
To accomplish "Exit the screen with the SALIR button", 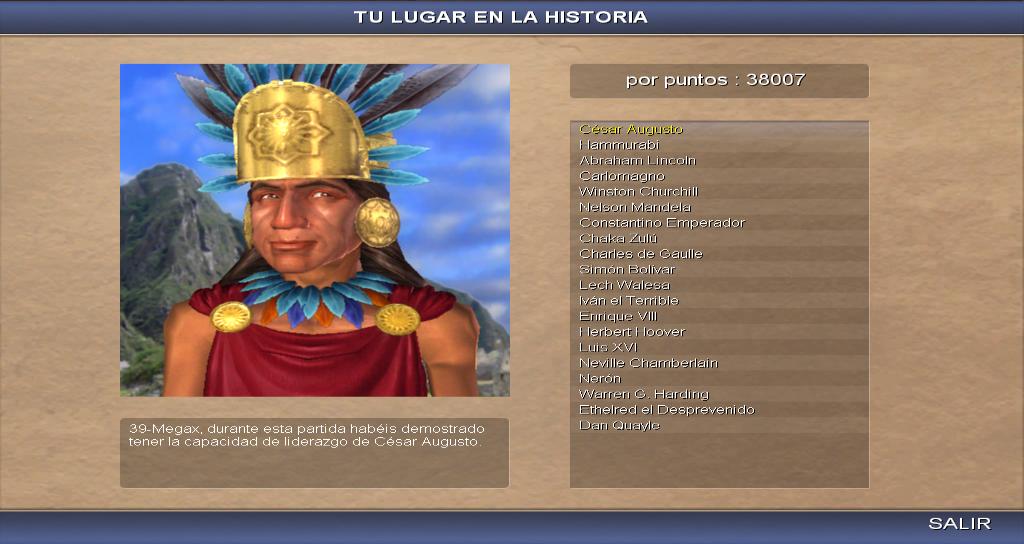I will click(959, 524).
